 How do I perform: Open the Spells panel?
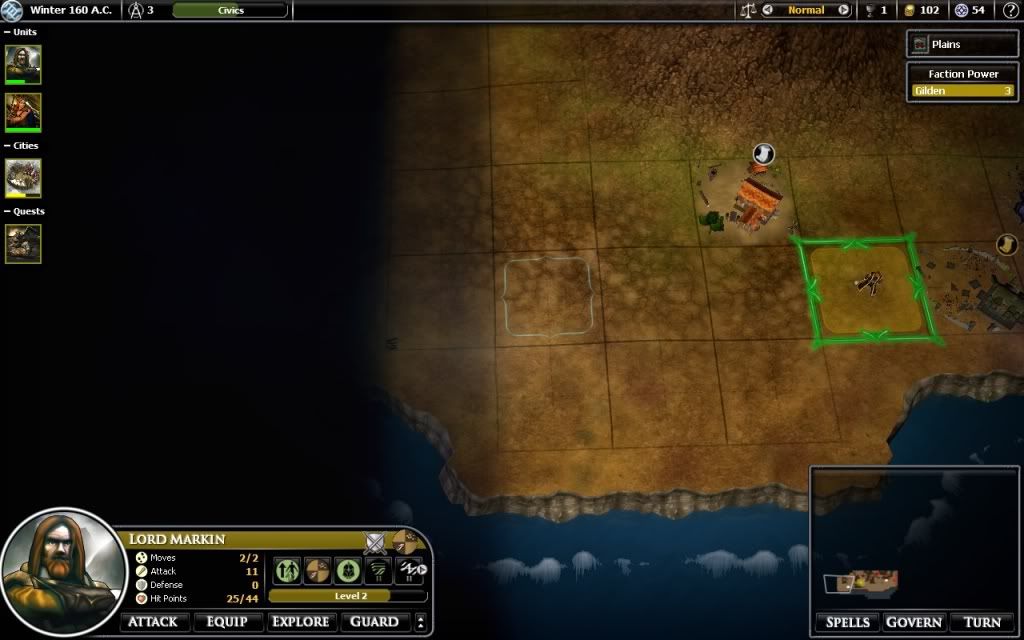point(845,622)
